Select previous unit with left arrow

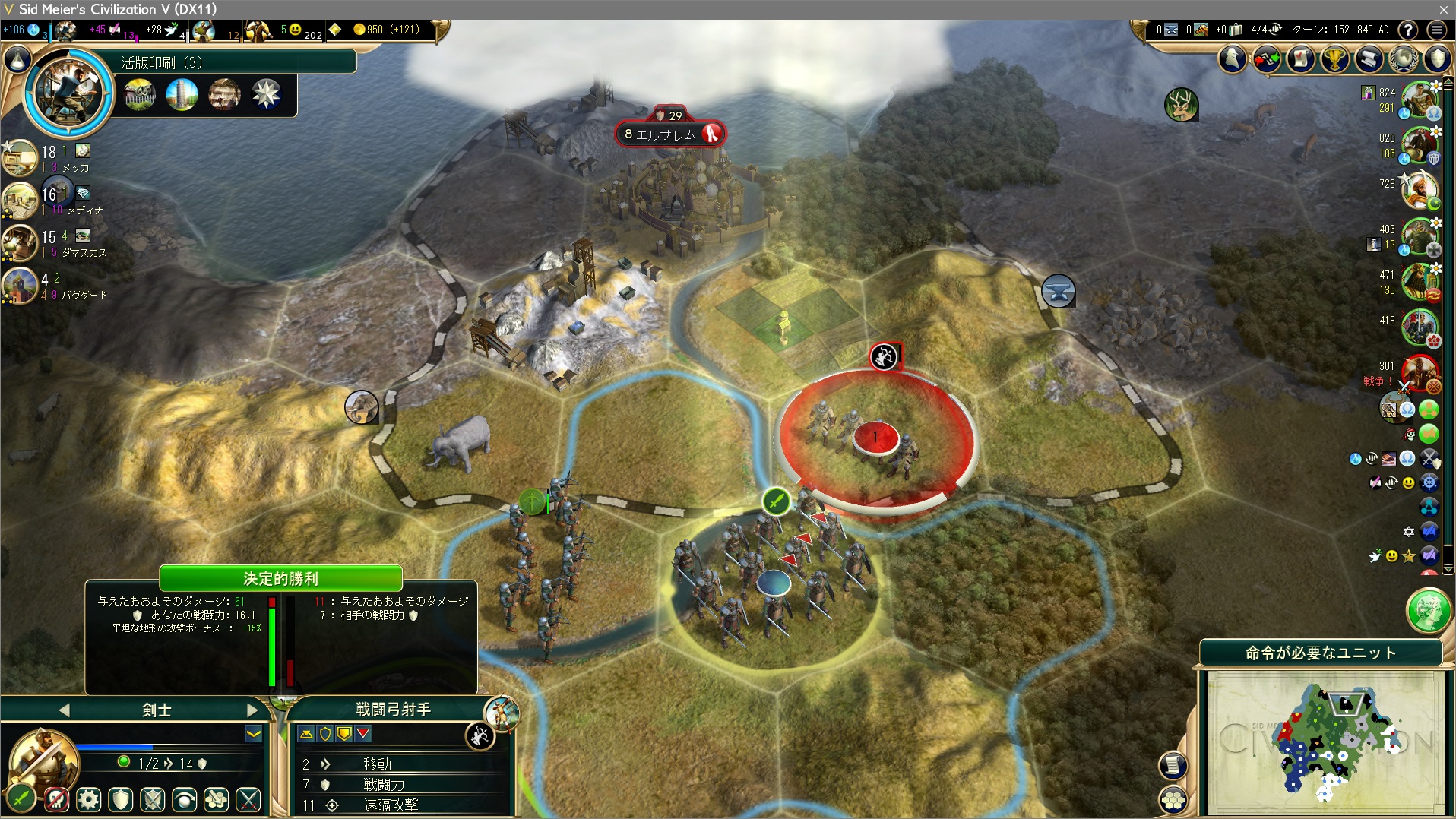pos(64,710)
